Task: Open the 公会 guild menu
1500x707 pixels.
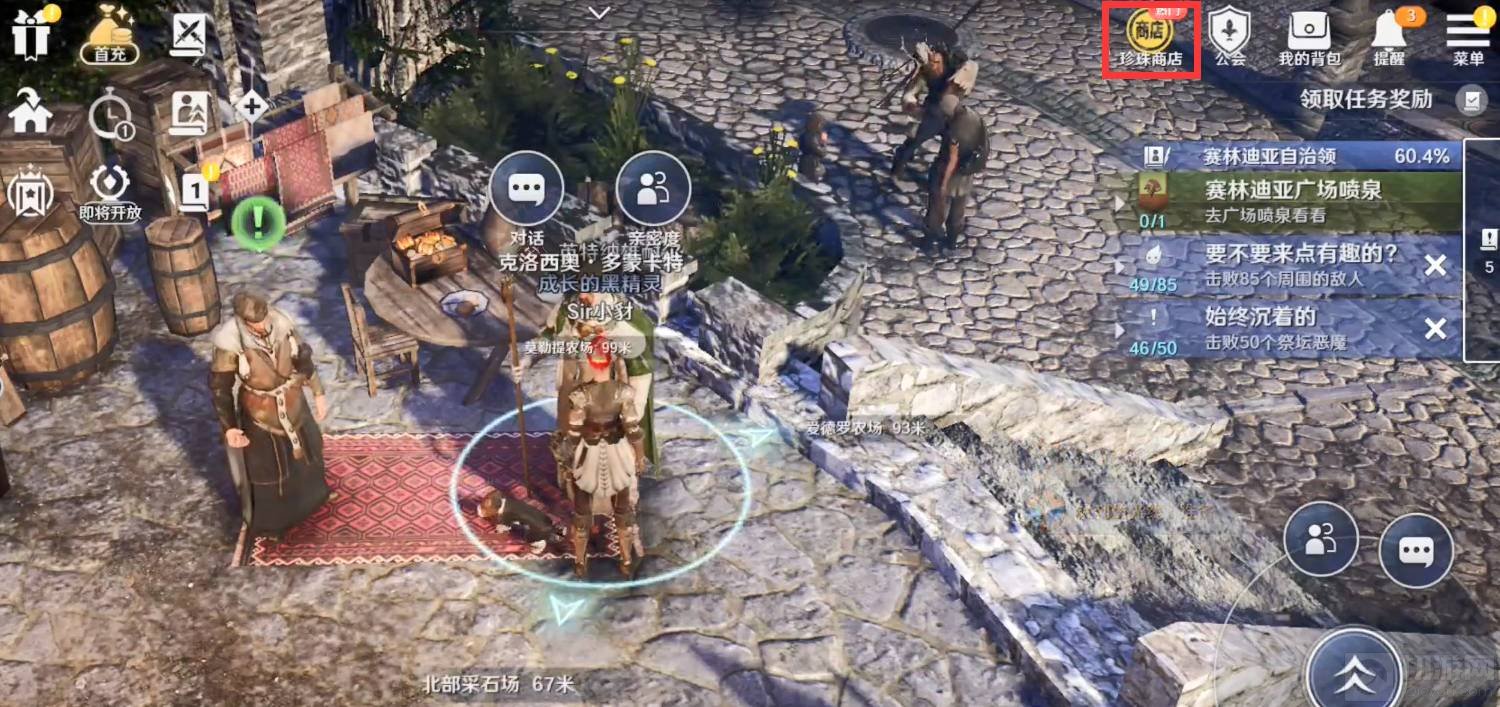Action: coord(1230,38)
